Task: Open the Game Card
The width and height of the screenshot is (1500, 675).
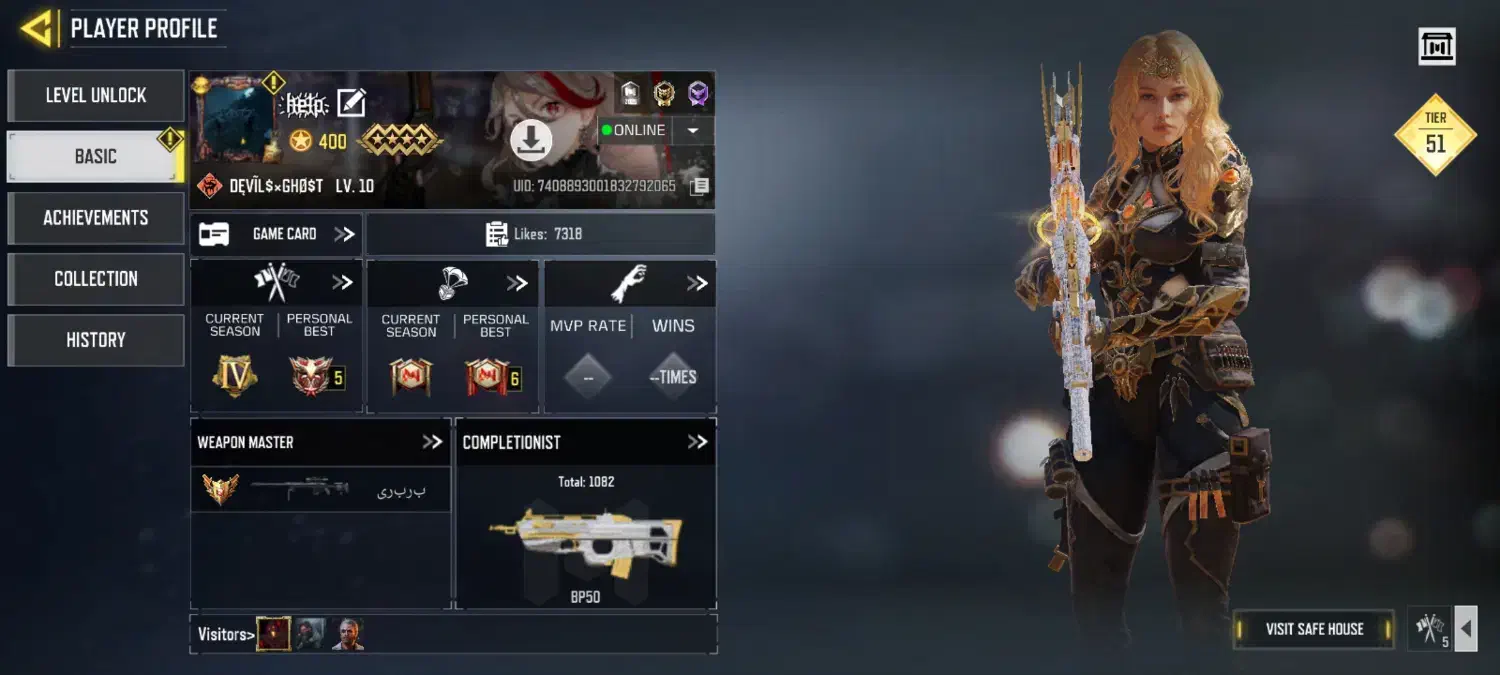Action: (276, 234)
